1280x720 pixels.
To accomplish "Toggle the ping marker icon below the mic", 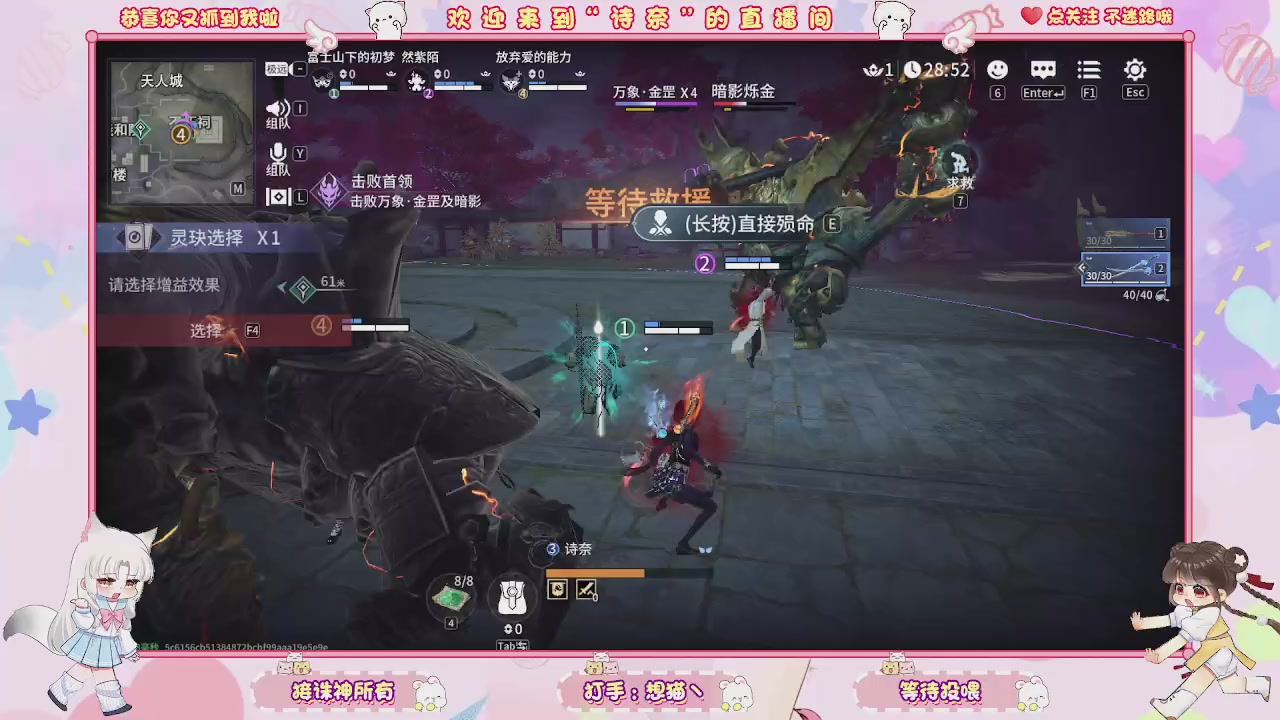I will click(x=280, y=196).
